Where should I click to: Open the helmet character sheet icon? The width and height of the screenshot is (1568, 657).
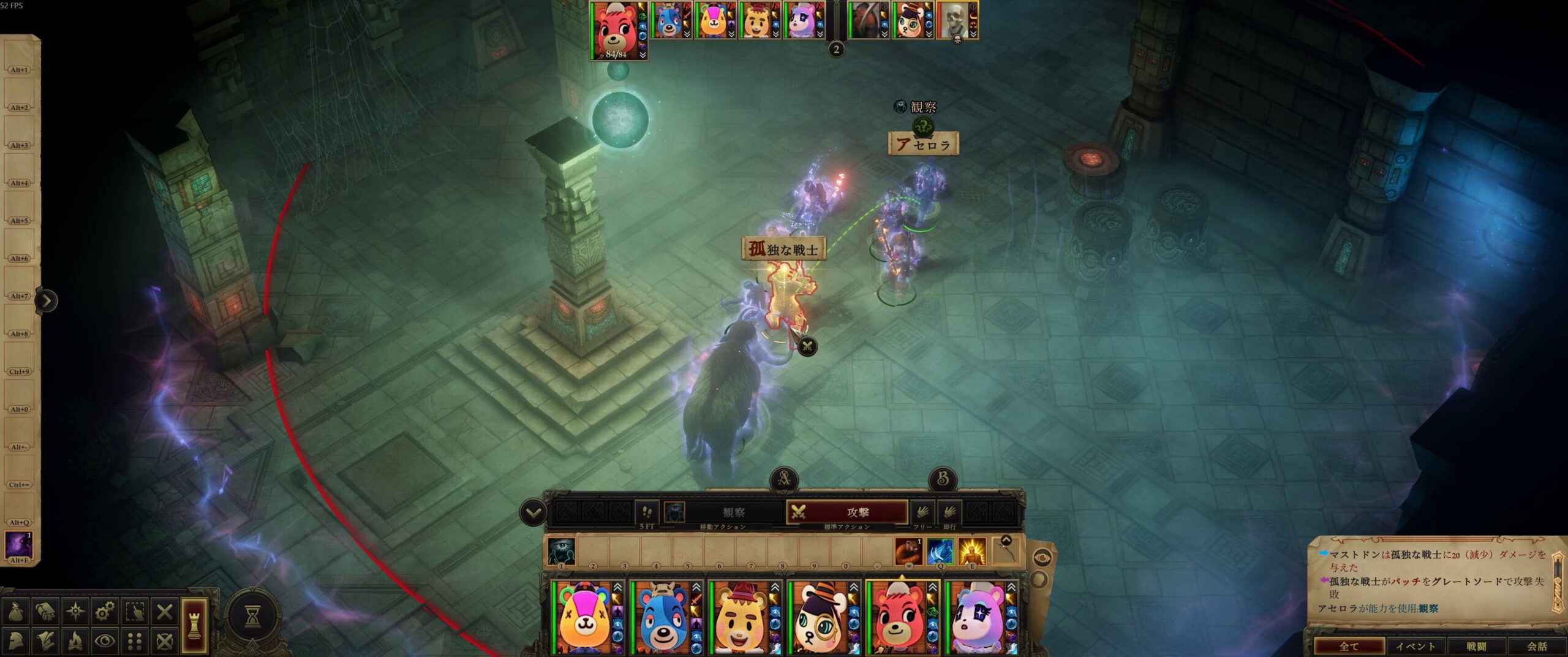coord(15,641)
